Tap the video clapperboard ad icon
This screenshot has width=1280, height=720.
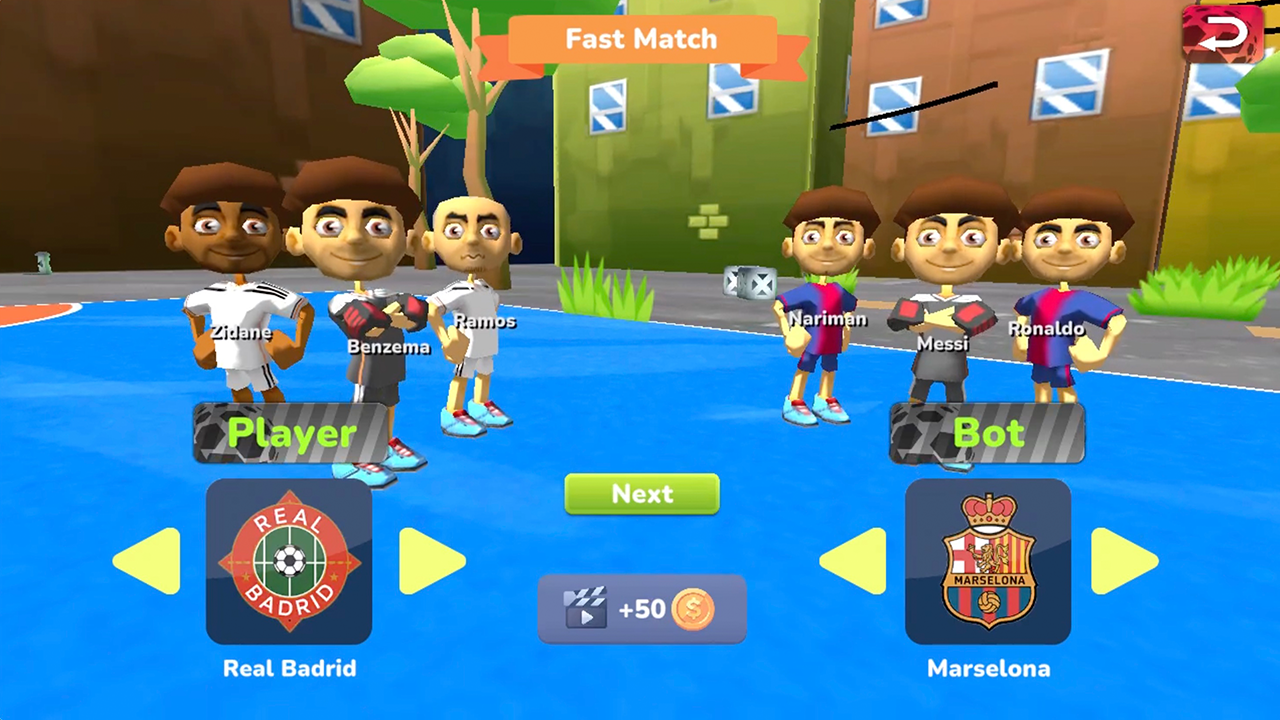[586, 608]
